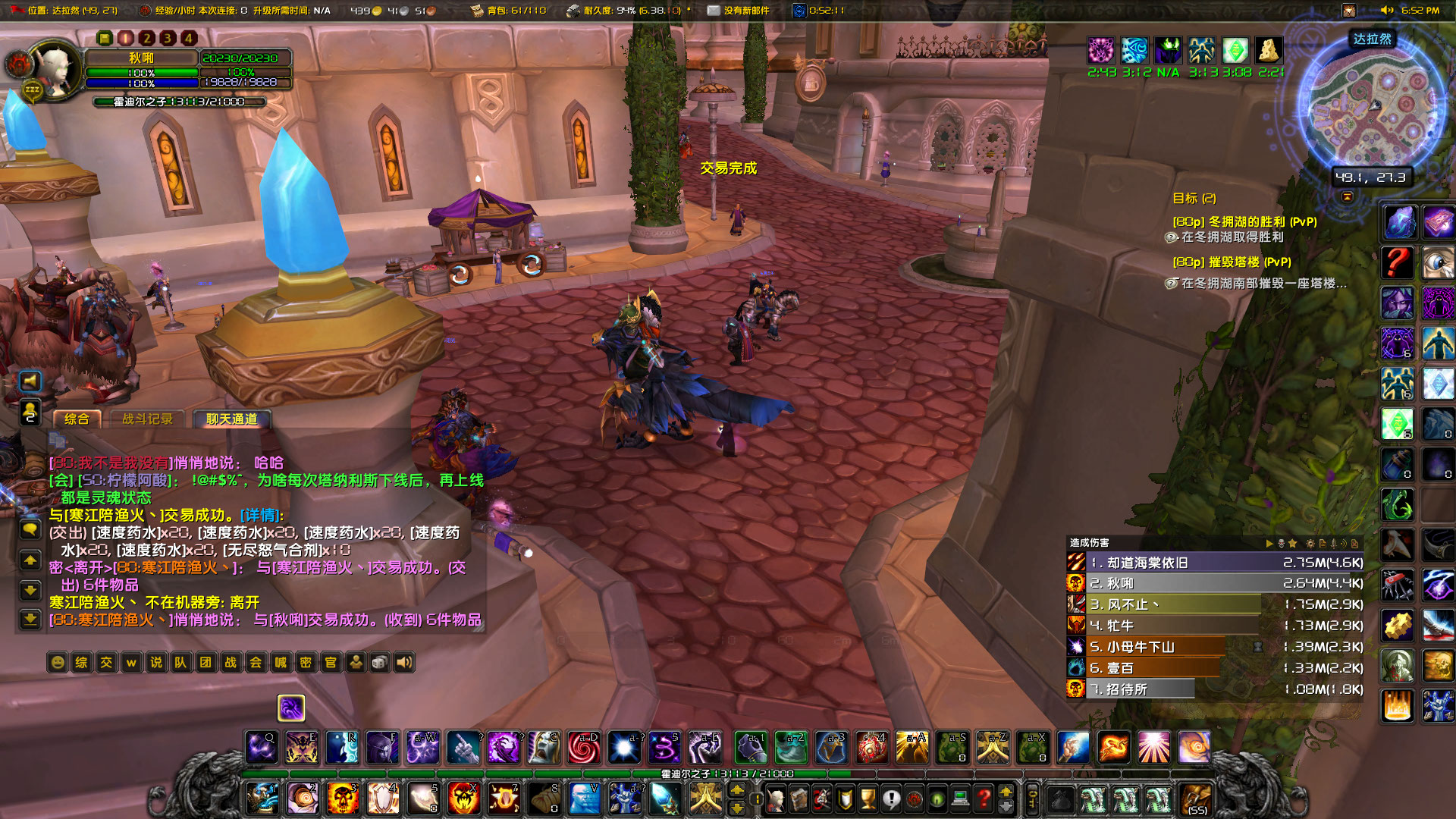Open the damage meter report document icon
Viewport: 1456px width, 819px height.
1325,544
